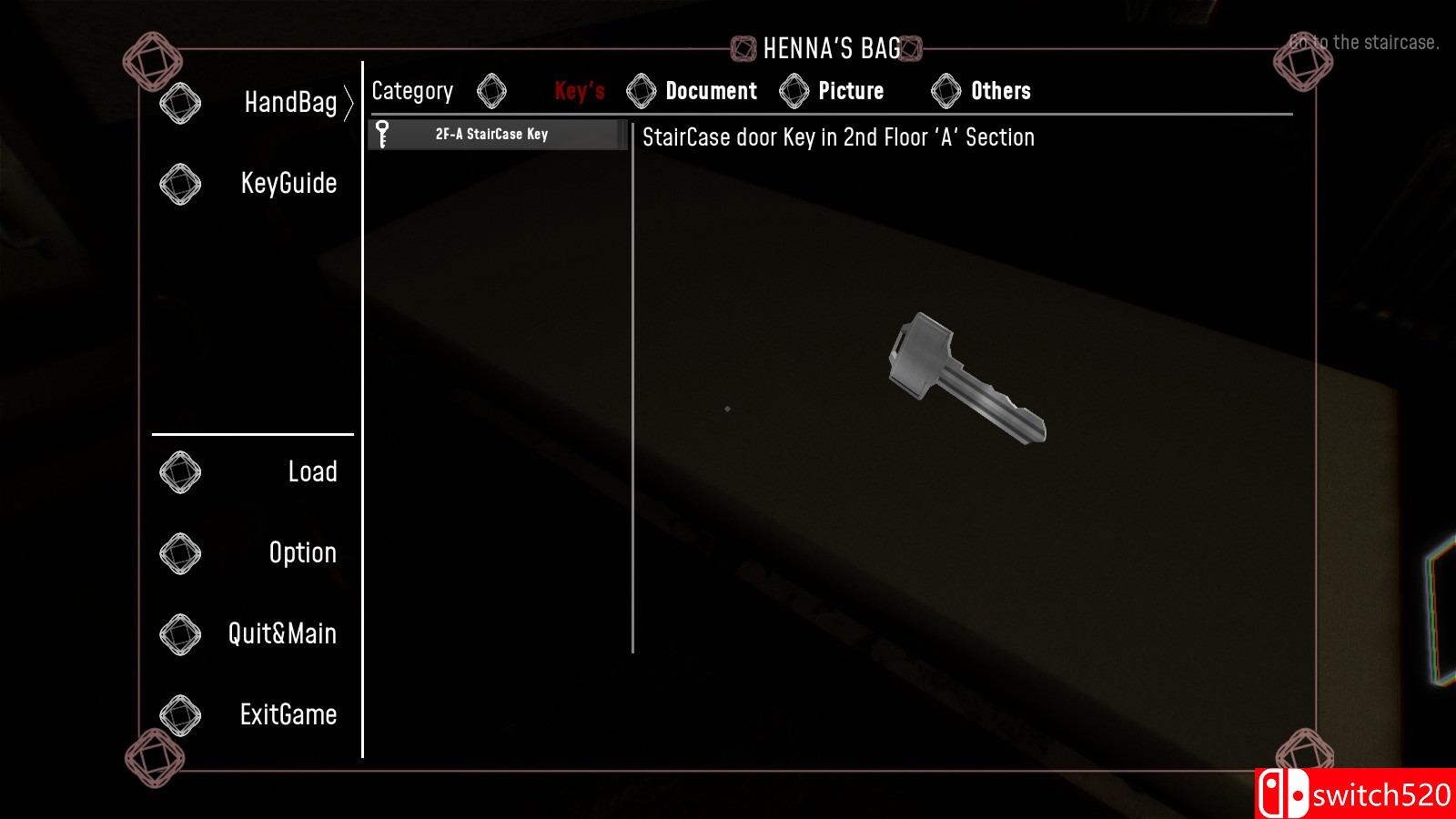Screen dimensions: 1456x819
Task: Select Quit&Main to return to title
Action: point(282,634)
